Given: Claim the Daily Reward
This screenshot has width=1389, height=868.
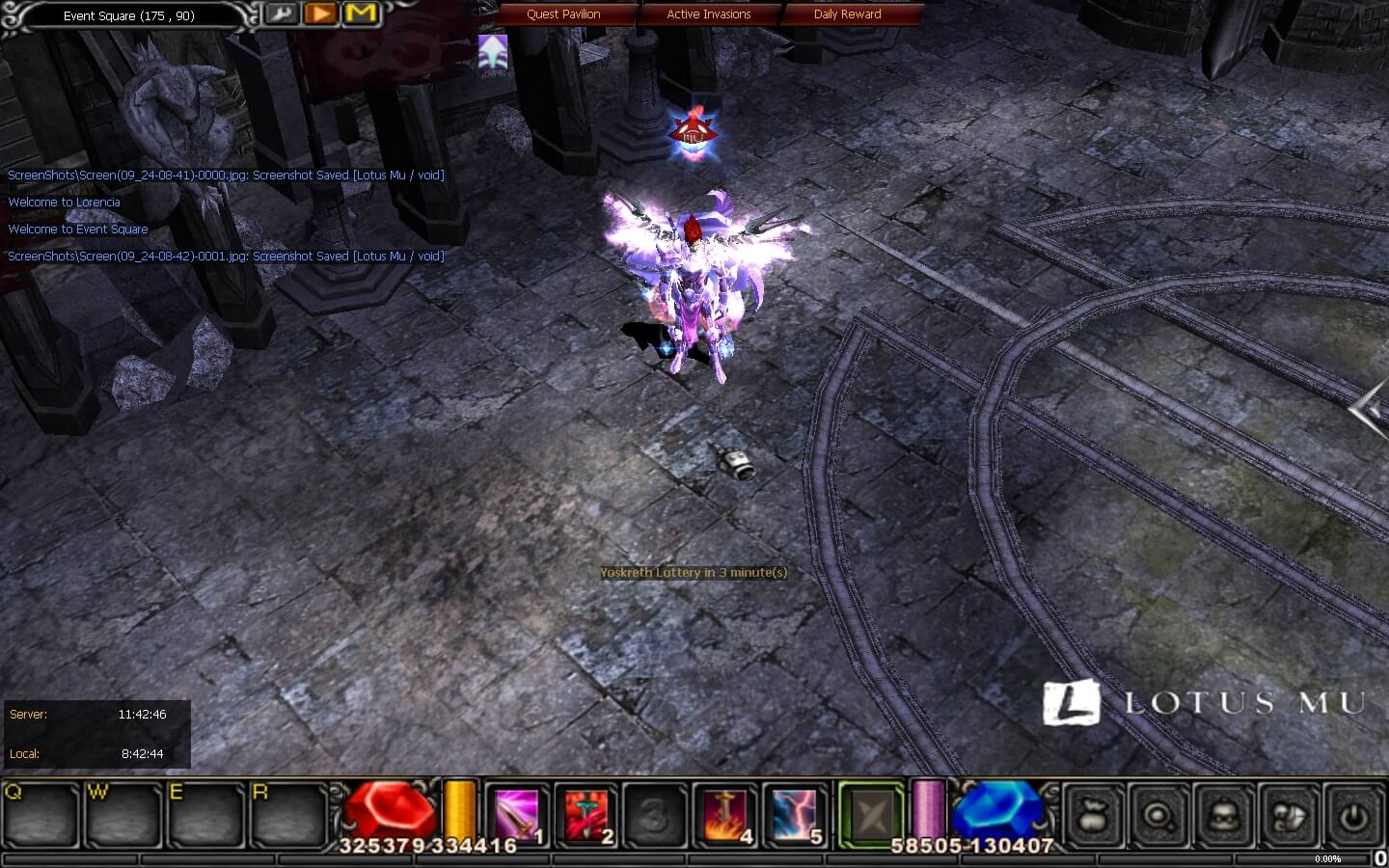Looking at the screenshot, I should (847, 14).
